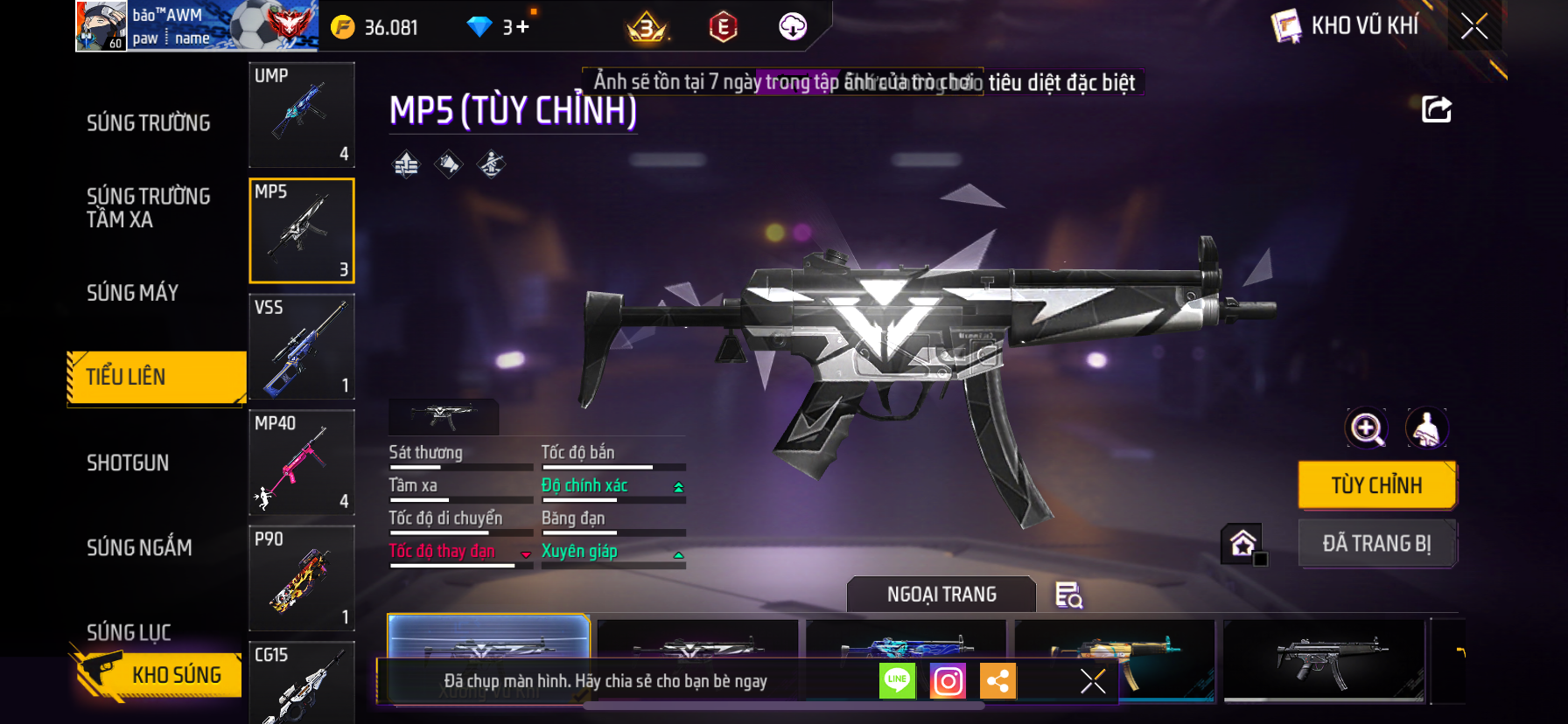
Task: Open the NGOẠI TRANG skins tab
Action: click(x=941, y=595)
